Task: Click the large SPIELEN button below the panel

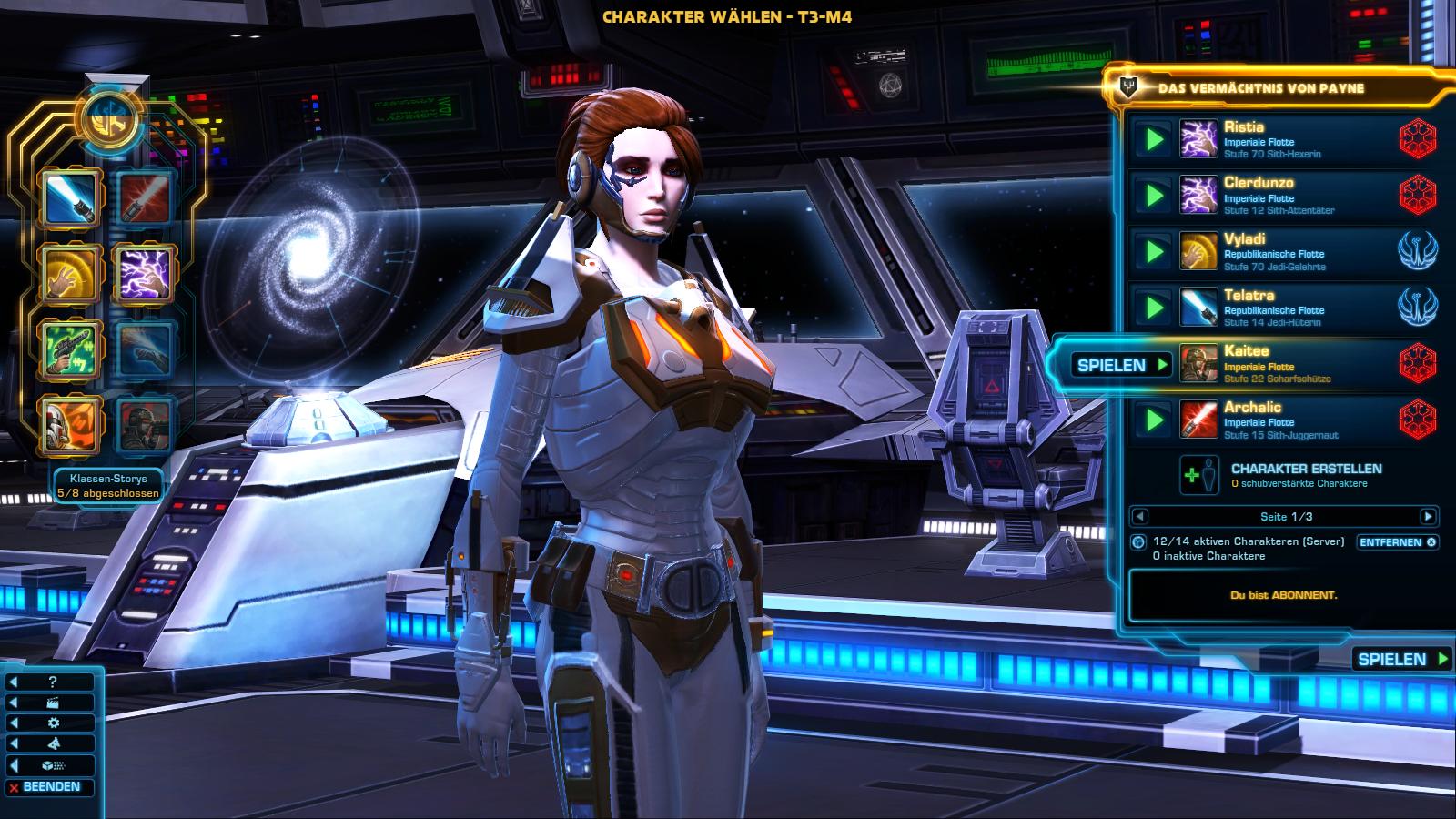Action: click(x=1401, y=659)
